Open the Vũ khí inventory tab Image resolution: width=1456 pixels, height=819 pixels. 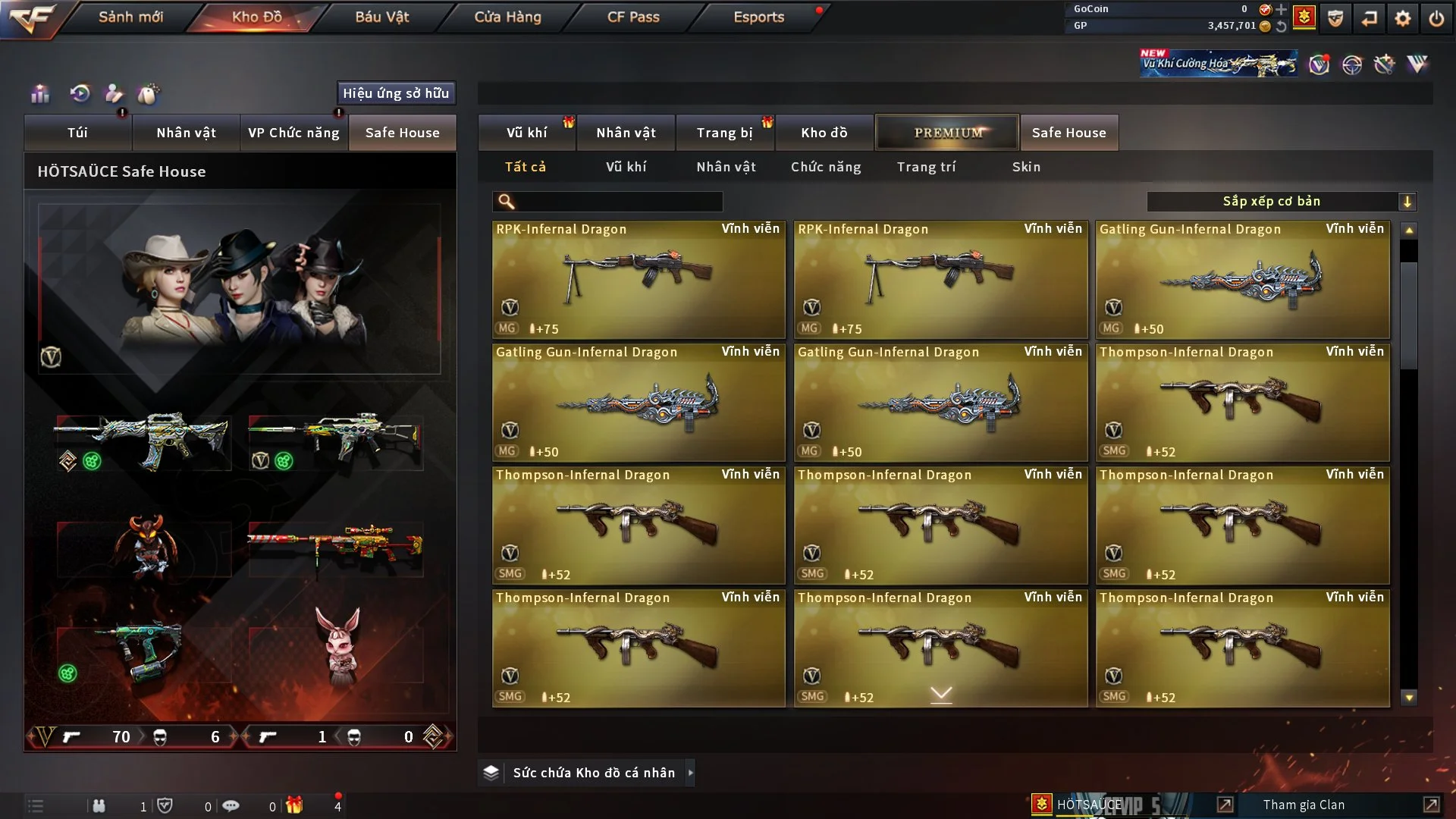(x=526, y=133)
